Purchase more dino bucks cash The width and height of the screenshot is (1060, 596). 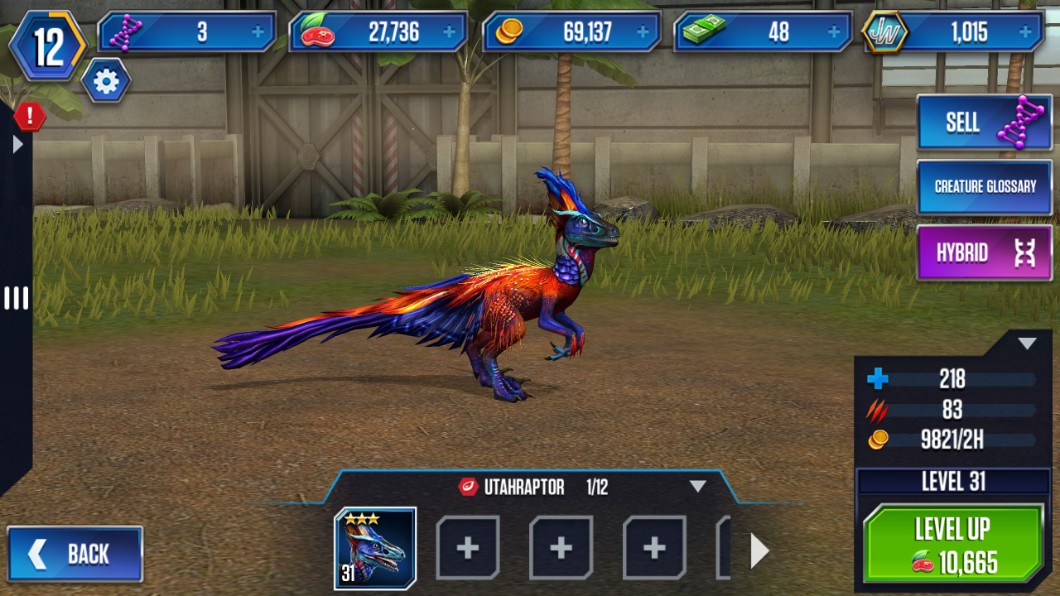coord(833,32)
